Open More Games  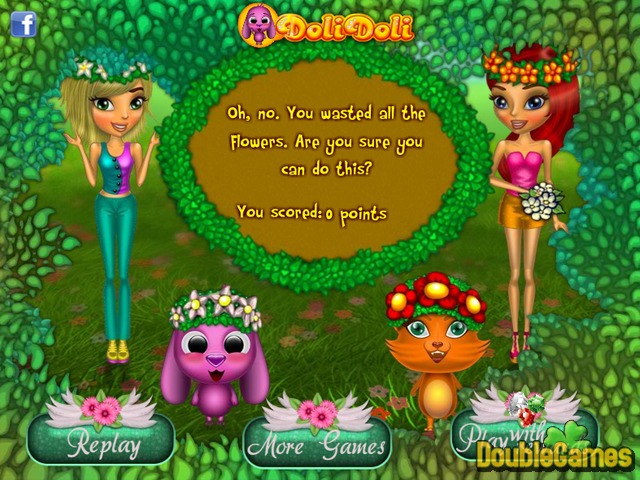point(318,445)
